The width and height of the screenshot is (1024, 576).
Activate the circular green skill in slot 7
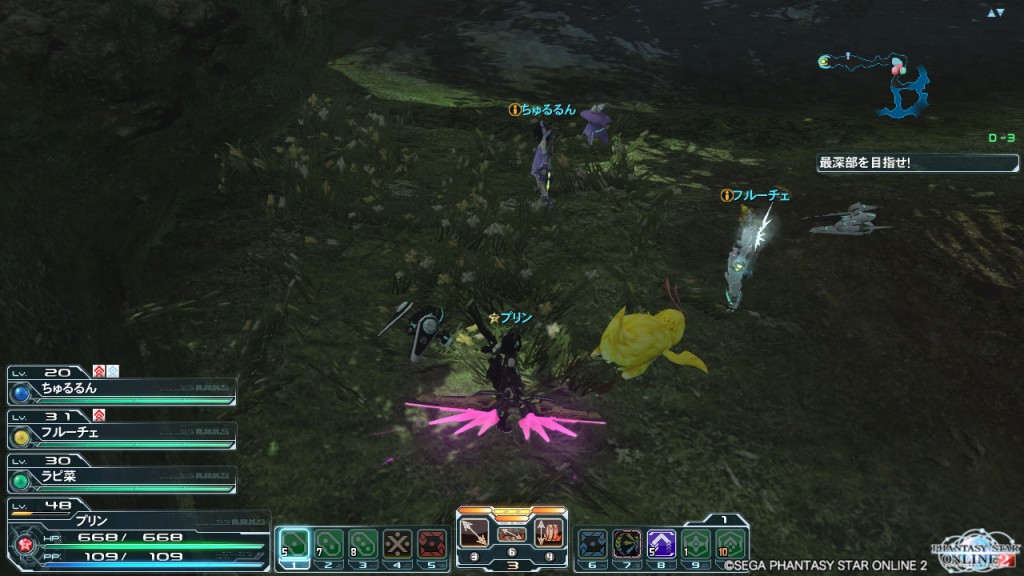pos(627,544)
